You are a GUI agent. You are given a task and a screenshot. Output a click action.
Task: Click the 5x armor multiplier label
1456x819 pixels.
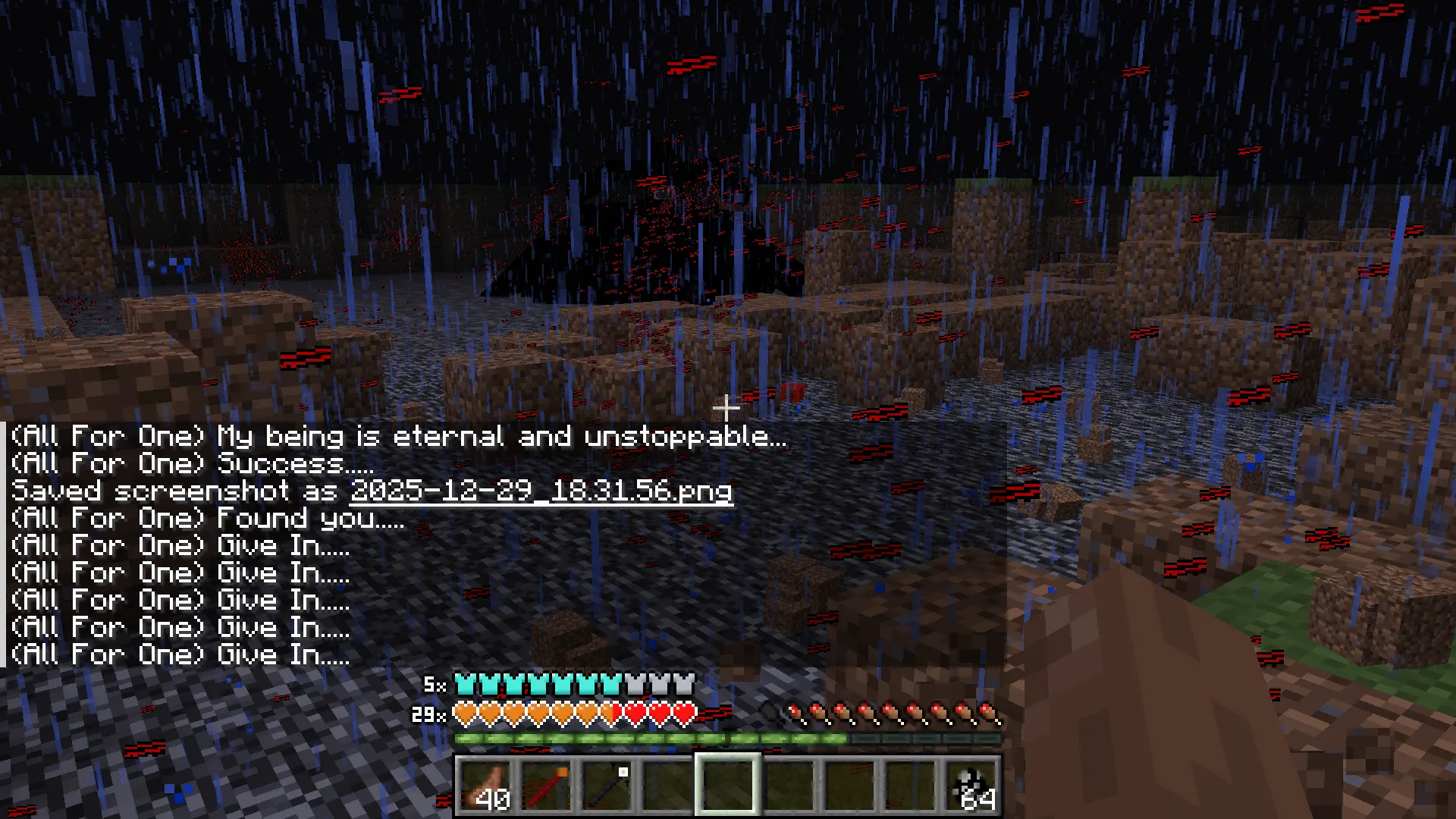point(436,685)
